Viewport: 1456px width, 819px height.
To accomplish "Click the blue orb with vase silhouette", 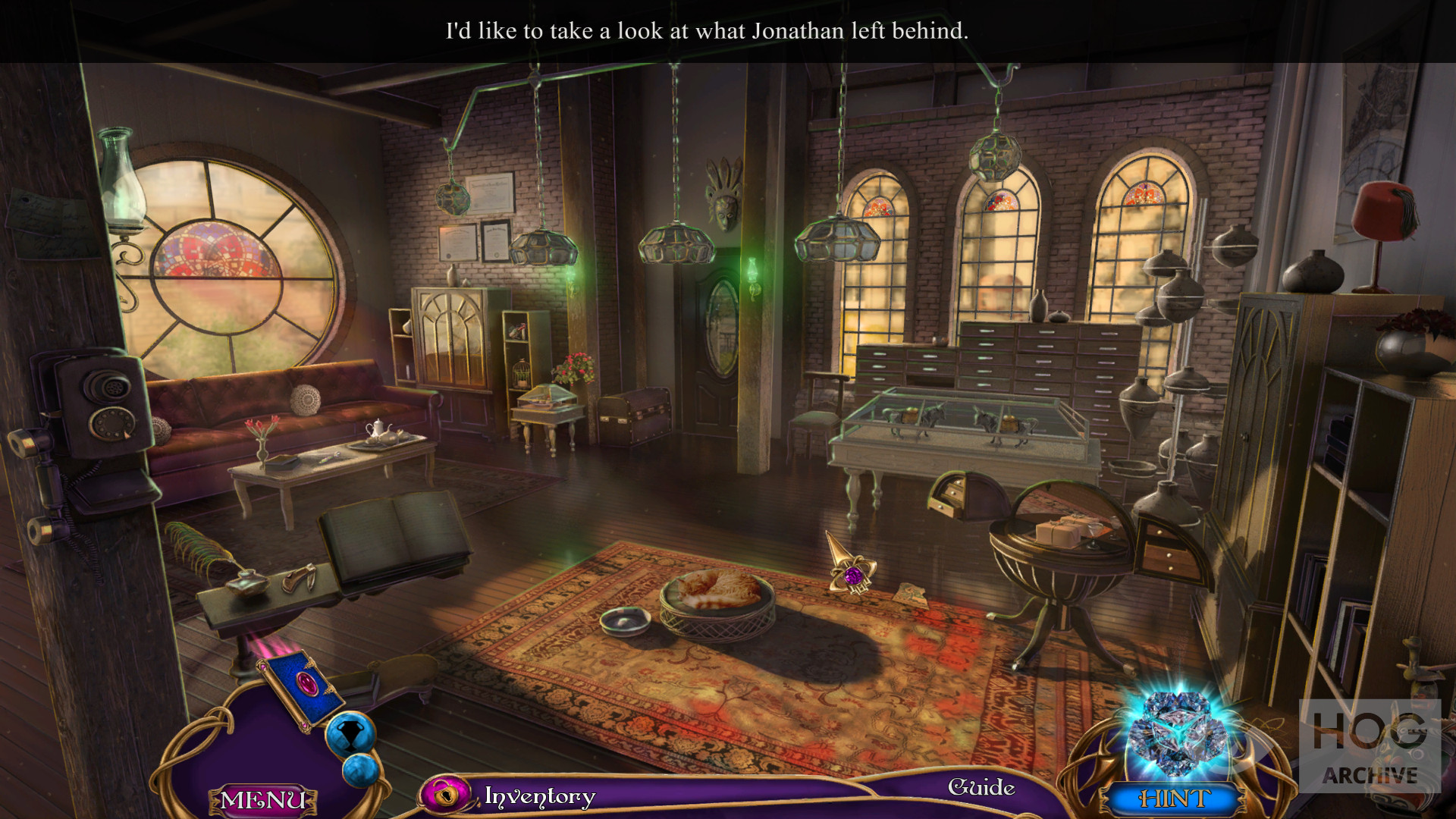I will pyautogui.click(x=350, y=733).
